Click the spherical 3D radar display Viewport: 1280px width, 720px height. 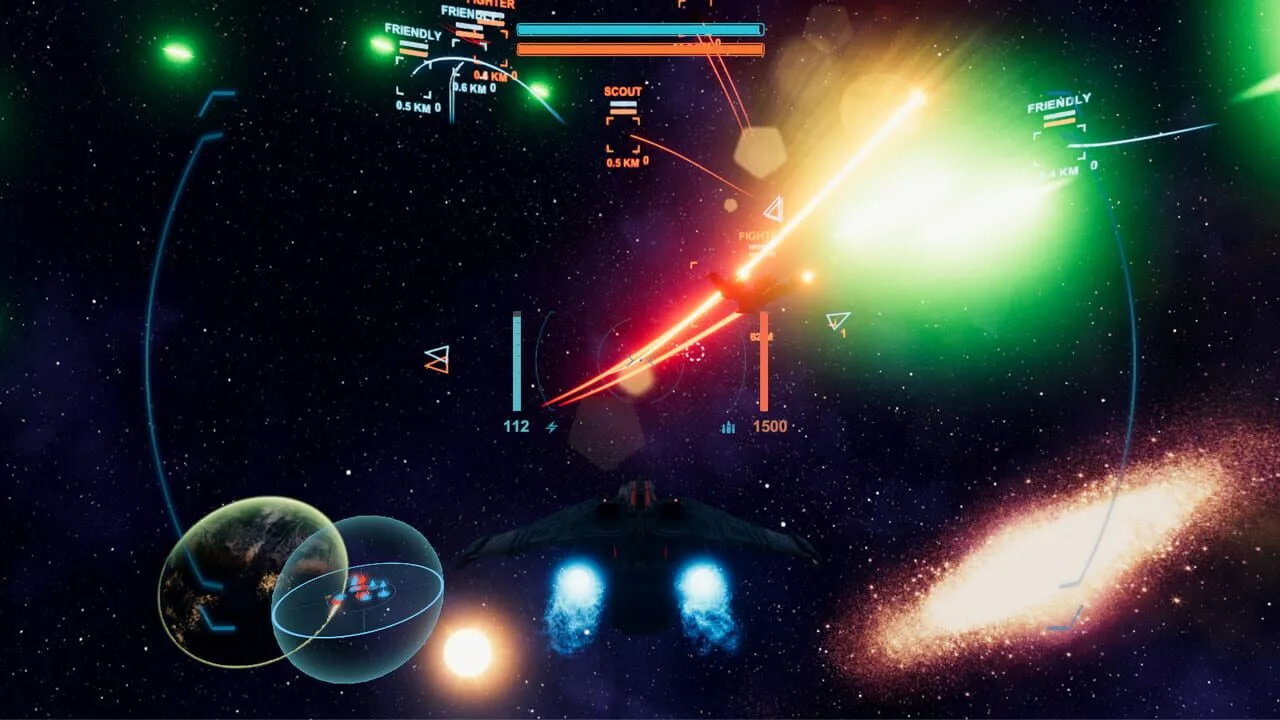point(357,598)
